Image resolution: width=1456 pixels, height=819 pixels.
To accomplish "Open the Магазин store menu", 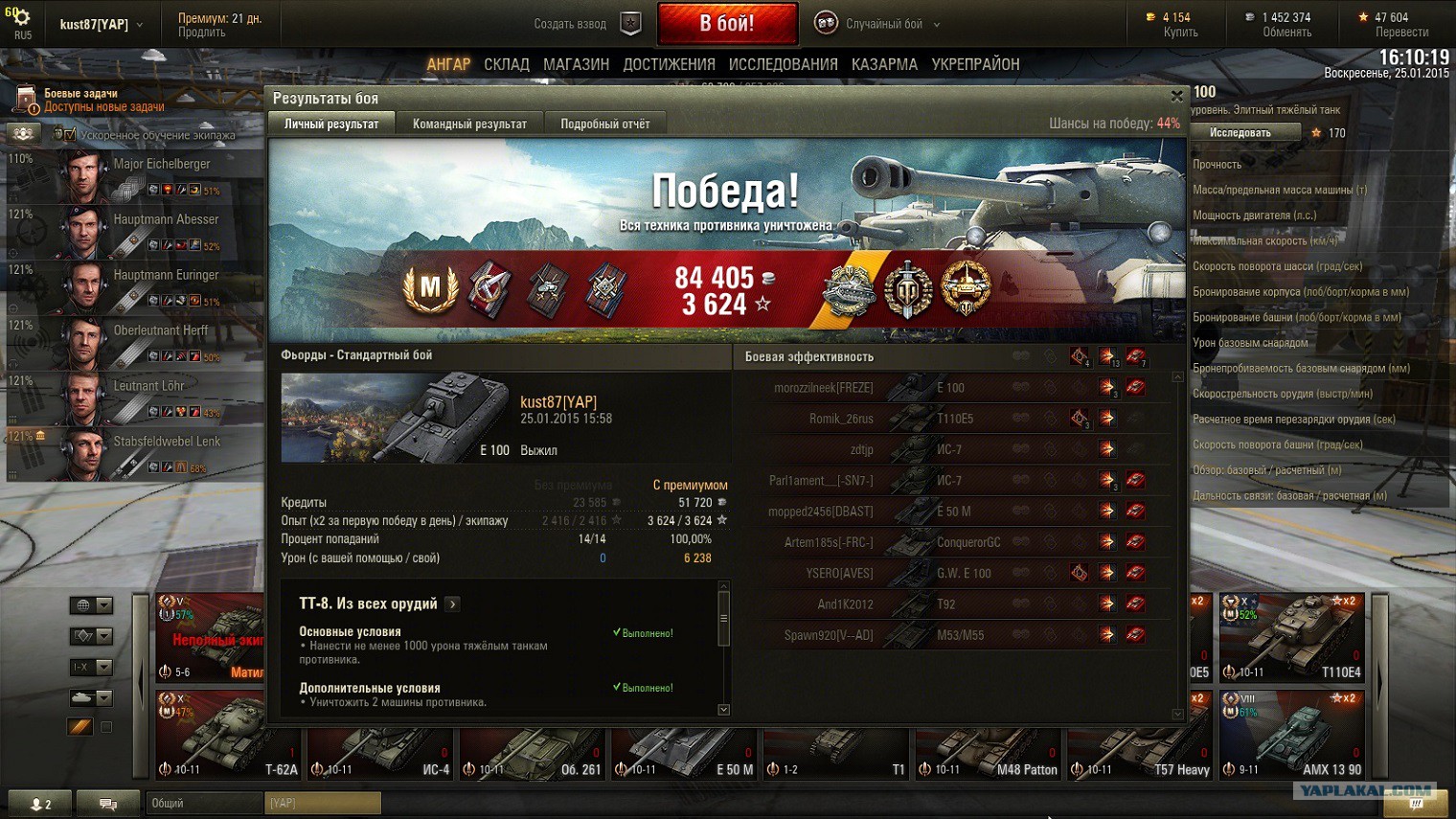I will coord(576,64).
